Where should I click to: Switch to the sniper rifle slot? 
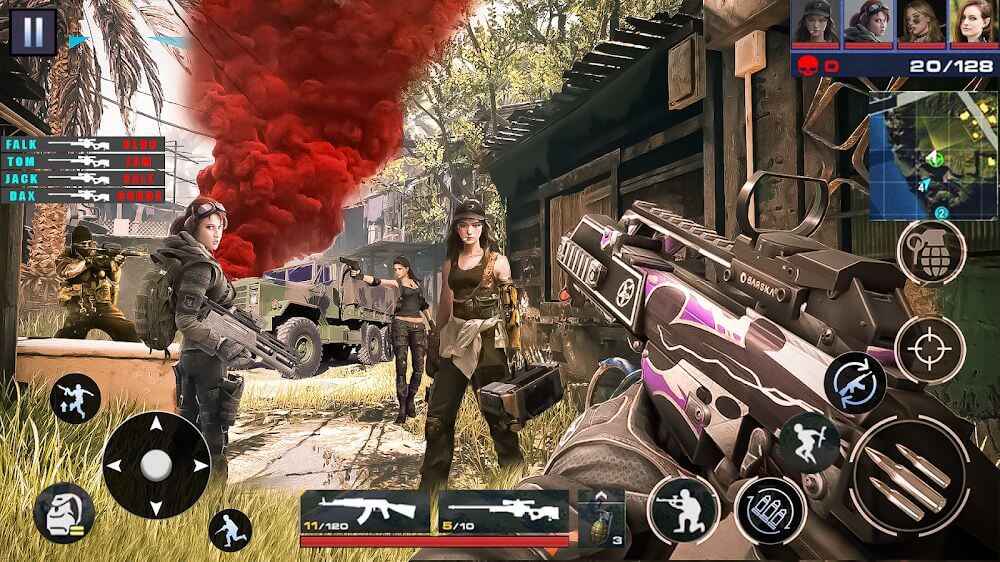(x=502, y=512)
